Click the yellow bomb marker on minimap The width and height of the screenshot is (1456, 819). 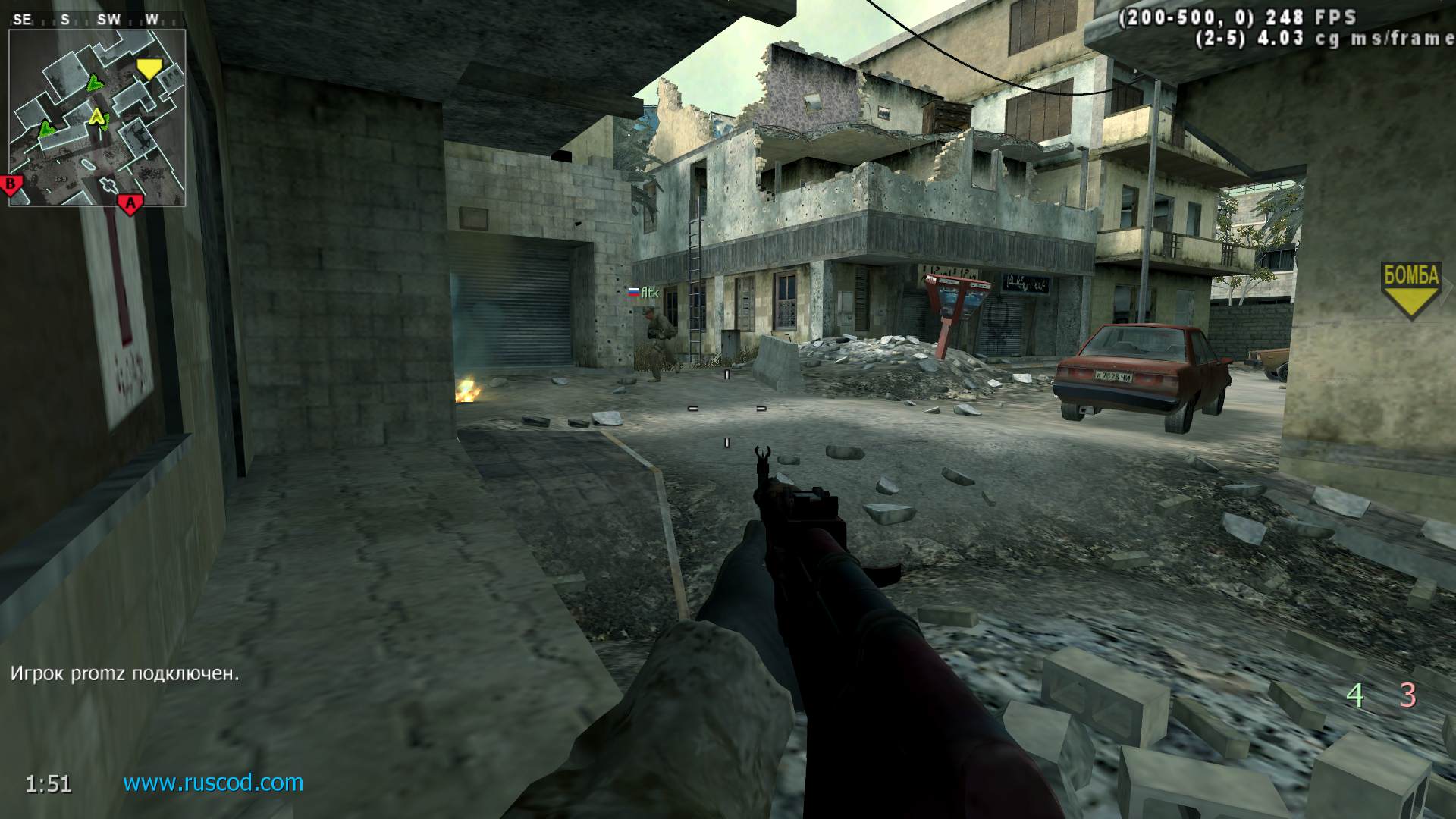(149, 70)
